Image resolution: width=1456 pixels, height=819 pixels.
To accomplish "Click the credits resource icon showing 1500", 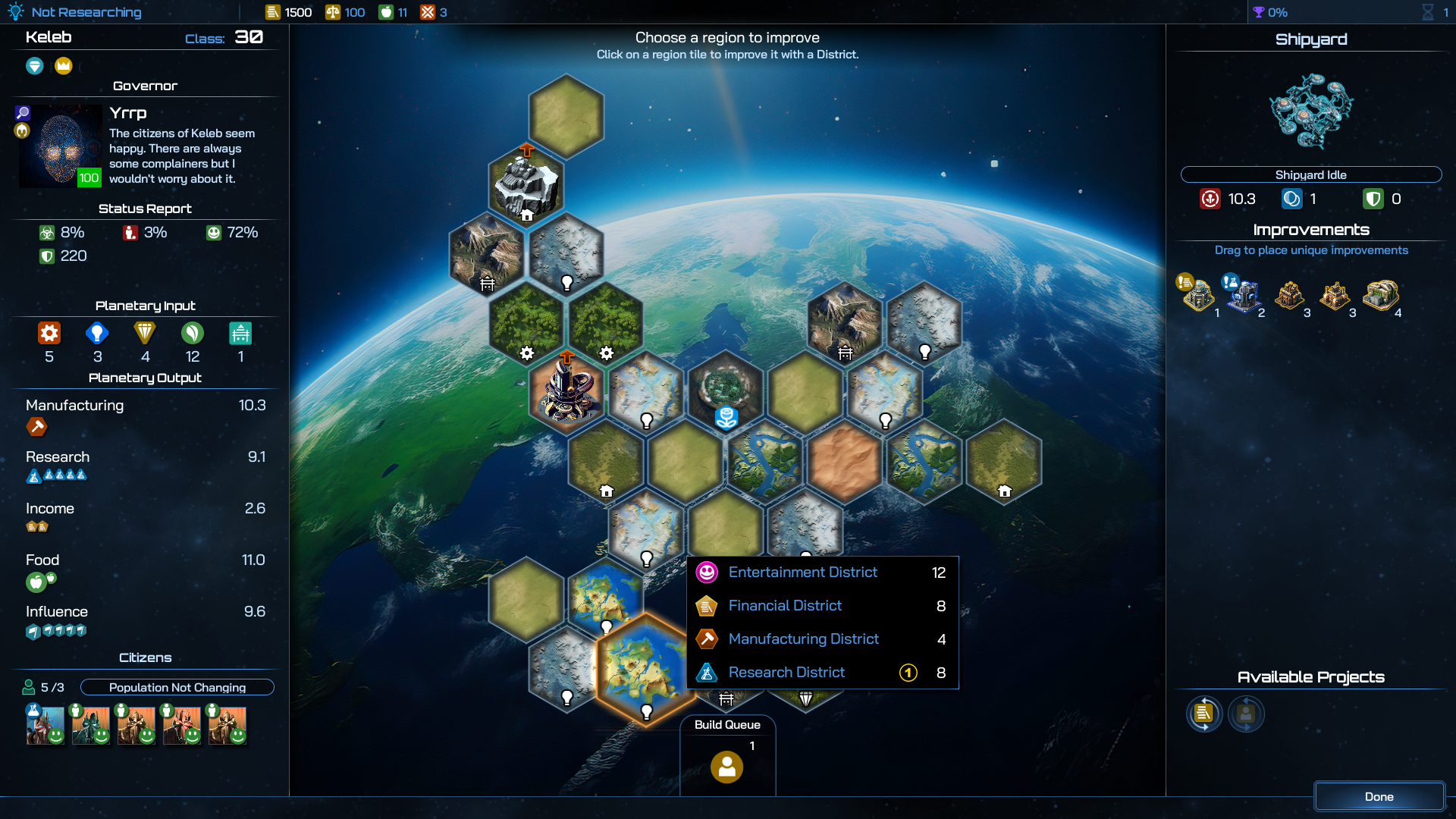I will 273,11.
